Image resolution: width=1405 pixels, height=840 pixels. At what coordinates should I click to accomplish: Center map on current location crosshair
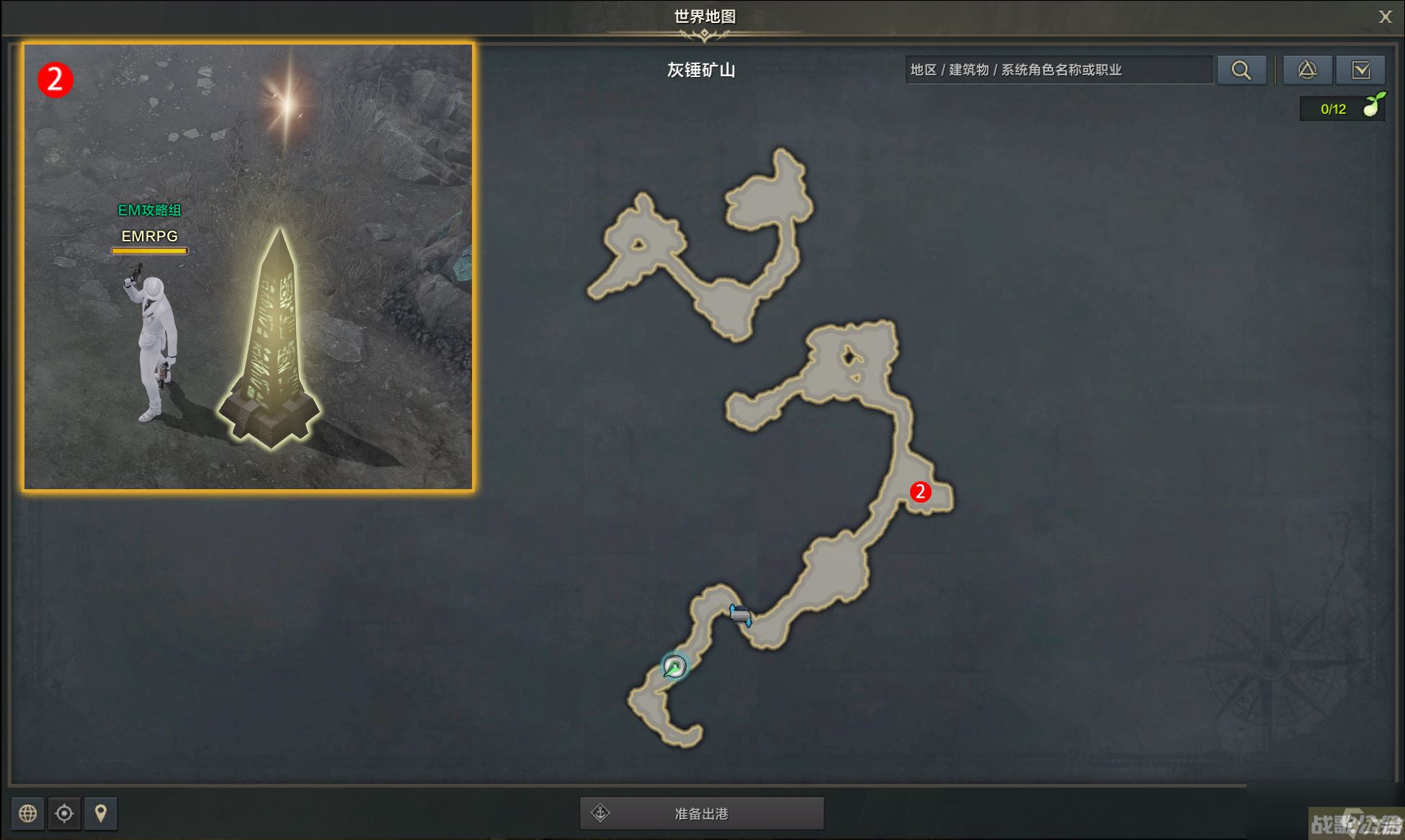tap(64, 813)
